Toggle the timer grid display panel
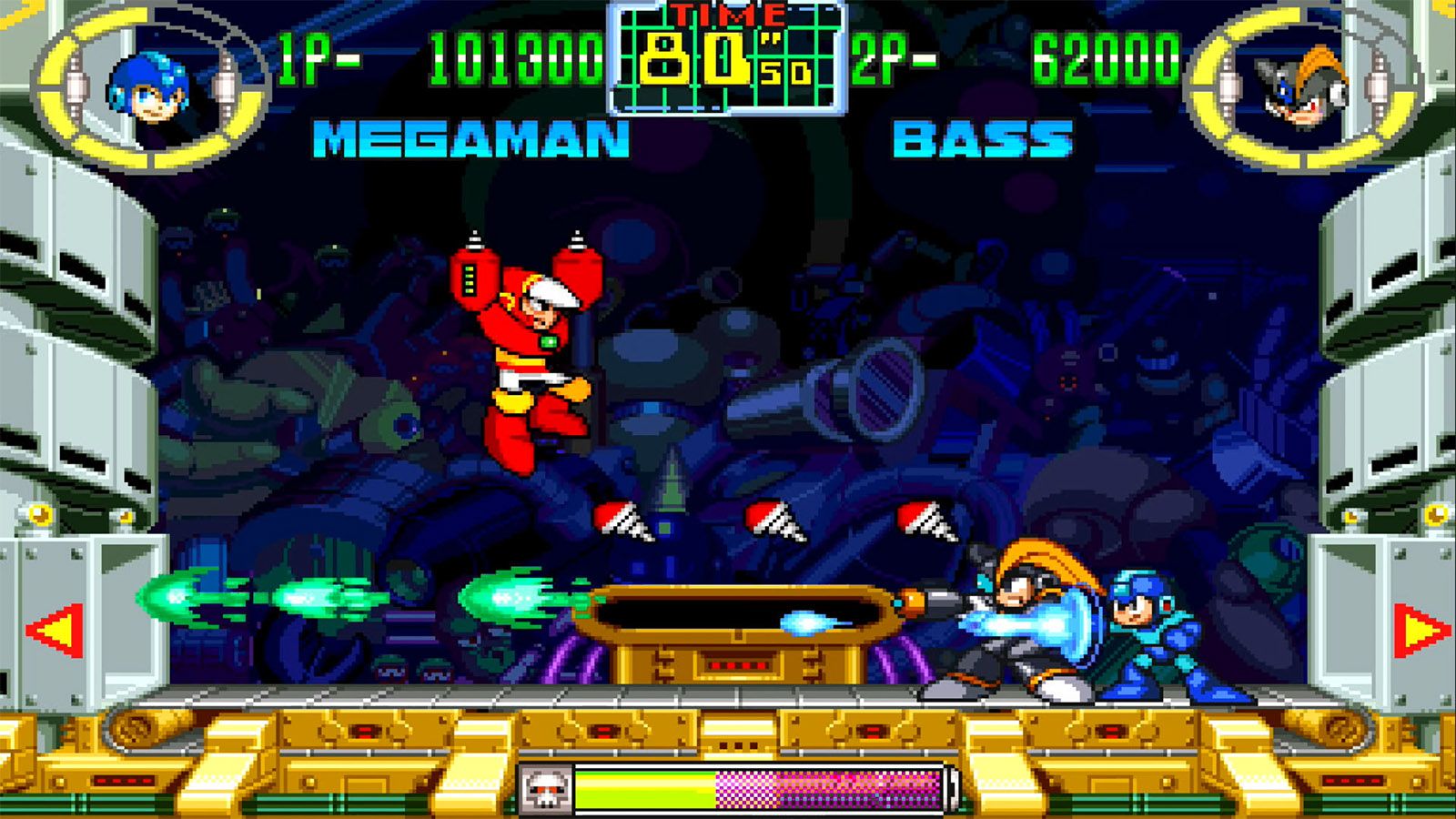 point(728,59)
